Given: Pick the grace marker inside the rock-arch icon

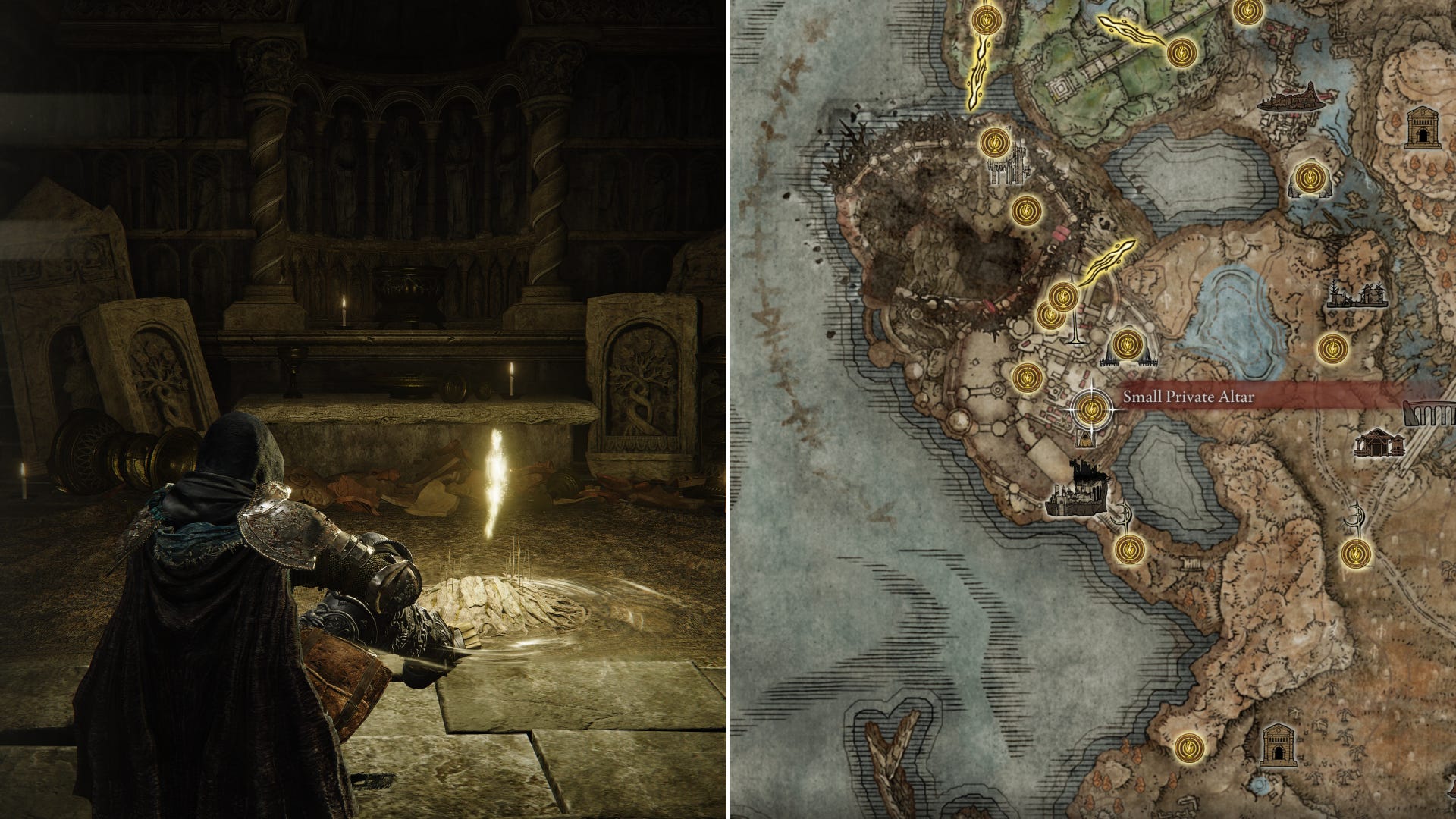Looking at the screenshot, I should coord(1308,177).
